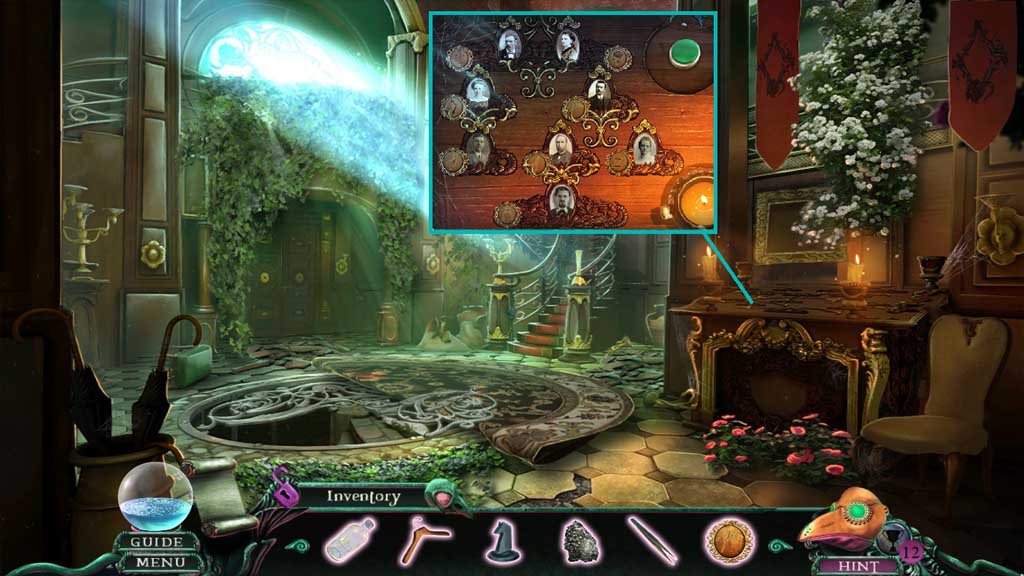Pick the coat hanger from inventory
The height and width of the screenshot is (576, 1024).
click(424, 541)
